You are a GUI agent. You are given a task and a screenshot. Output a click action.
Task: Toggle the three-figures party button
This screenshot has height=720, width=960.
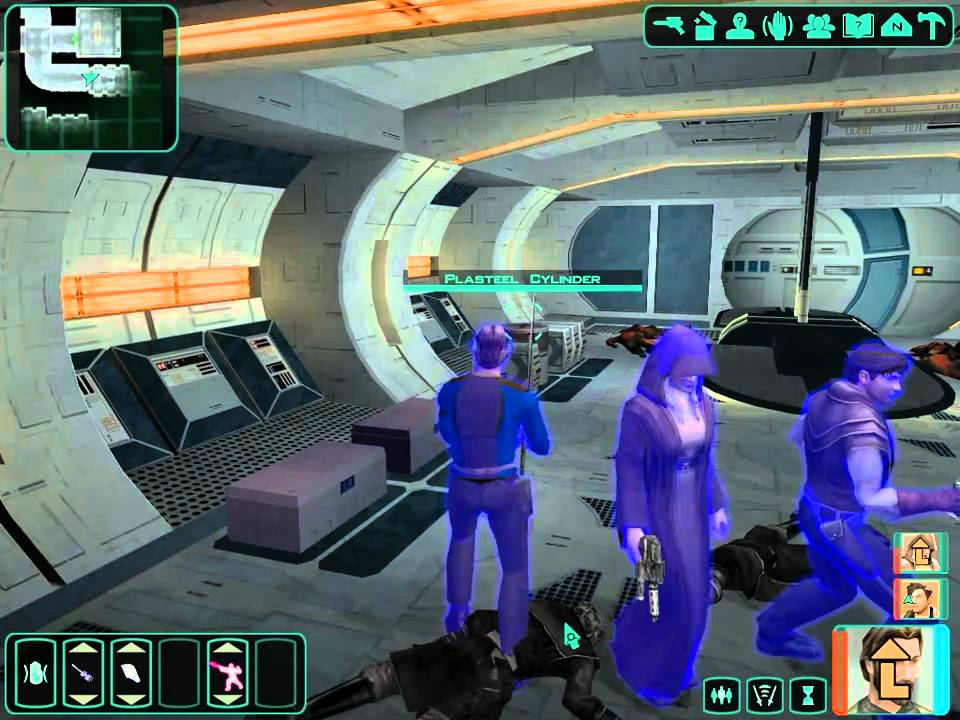point(723,692)
